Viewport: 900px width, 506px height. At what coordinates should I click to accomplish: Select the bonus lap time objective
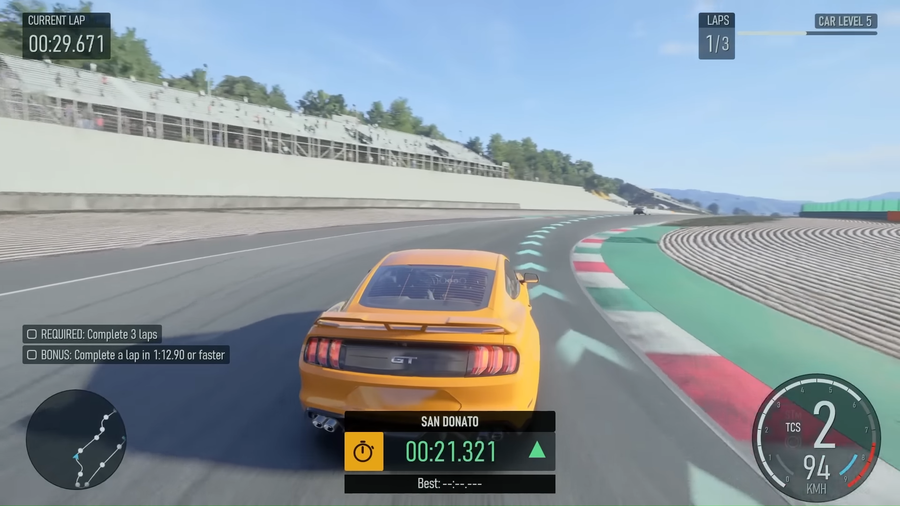tap(126, 354)
